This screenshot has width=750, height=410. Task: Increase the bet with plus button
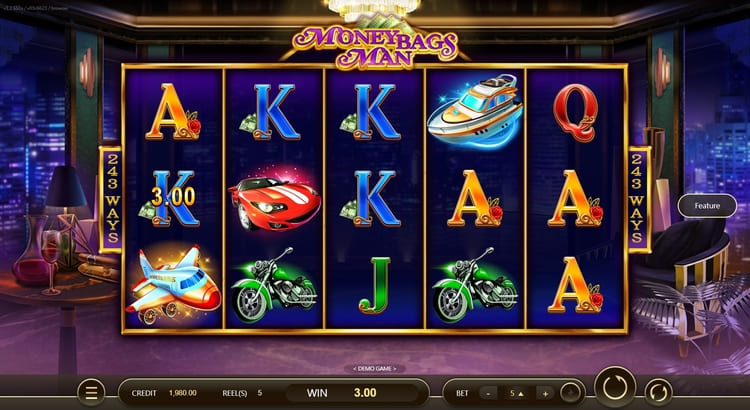(544, 393)
